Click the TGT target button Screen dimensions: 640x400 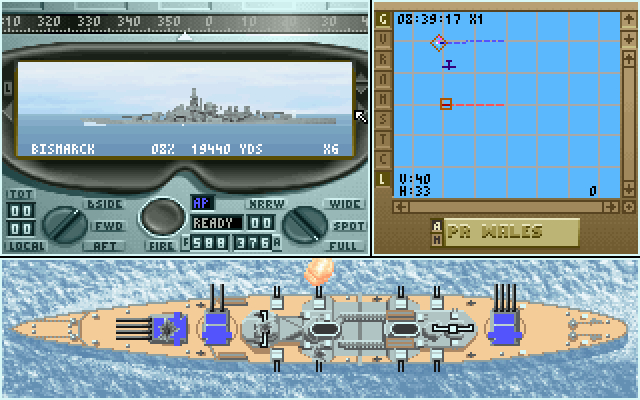pos(21,194)
